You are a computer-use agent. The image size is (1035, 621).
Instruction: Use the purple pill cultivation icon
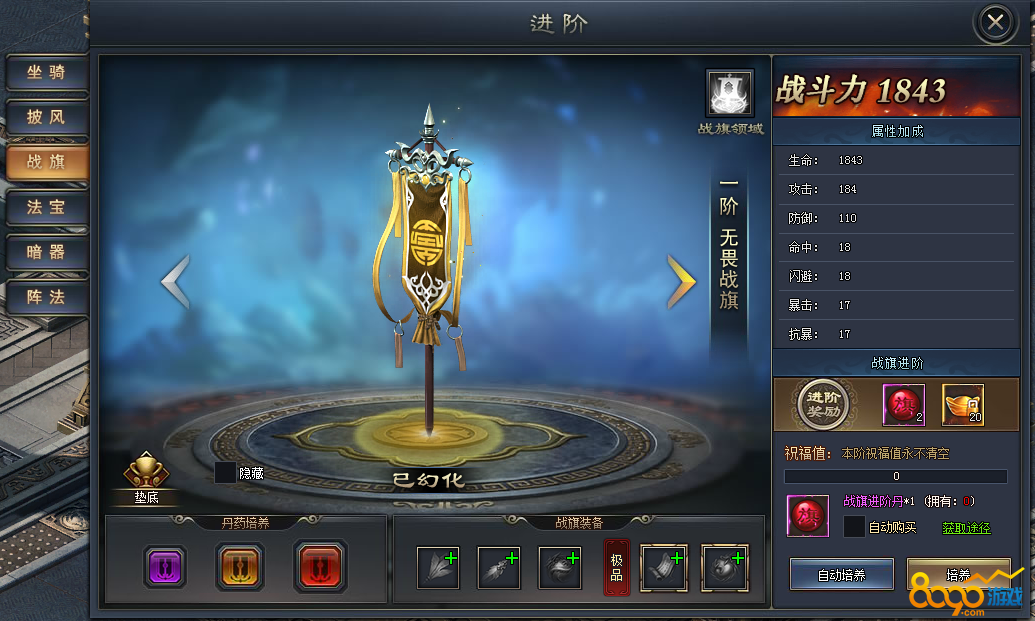click(x=164, y=567)
